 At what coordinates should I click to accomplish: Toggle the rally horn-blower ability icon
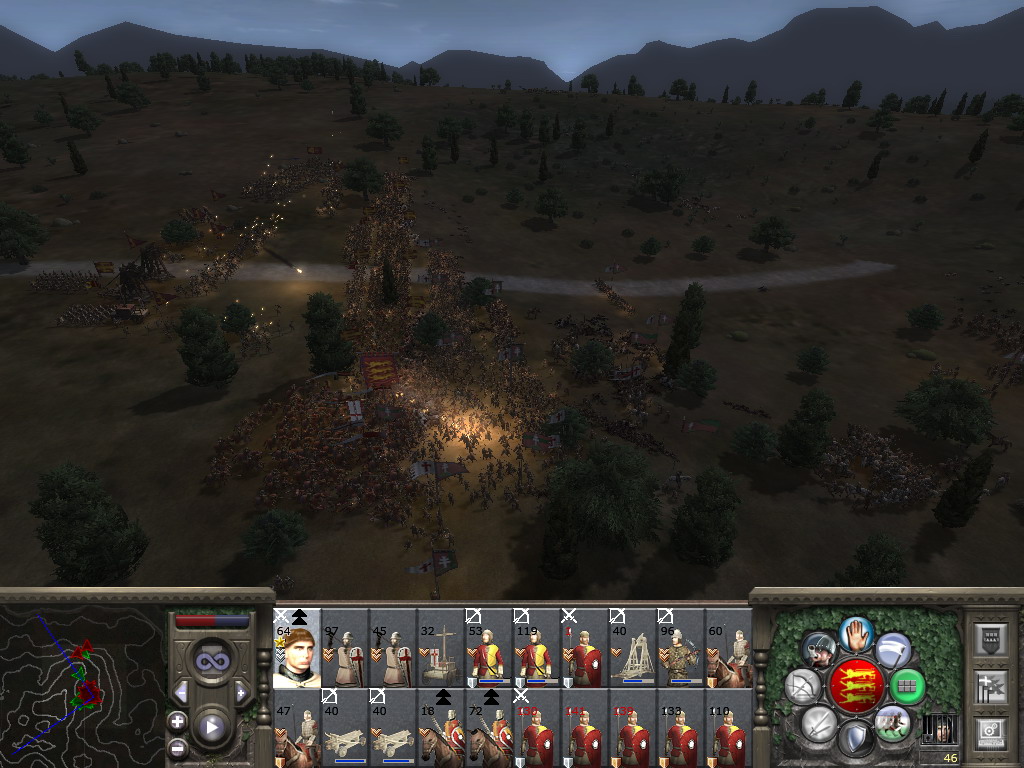820,651
